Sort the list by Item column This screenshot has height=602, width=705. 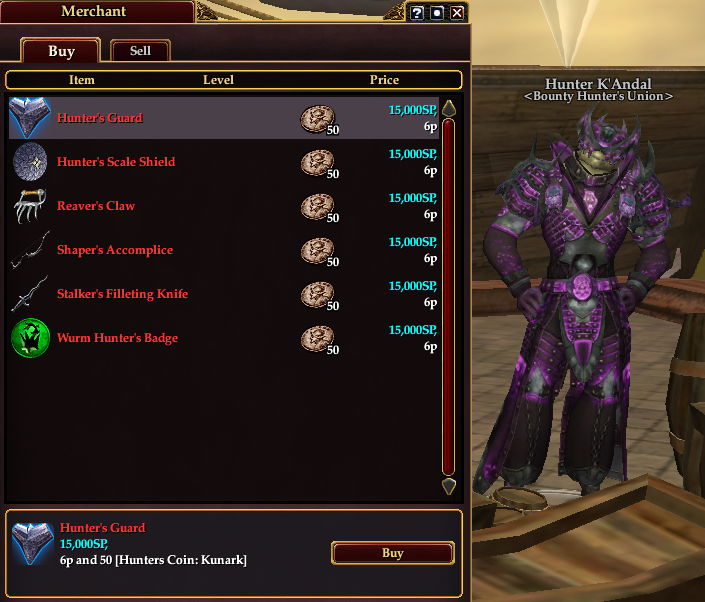click(x=82, y=80)
